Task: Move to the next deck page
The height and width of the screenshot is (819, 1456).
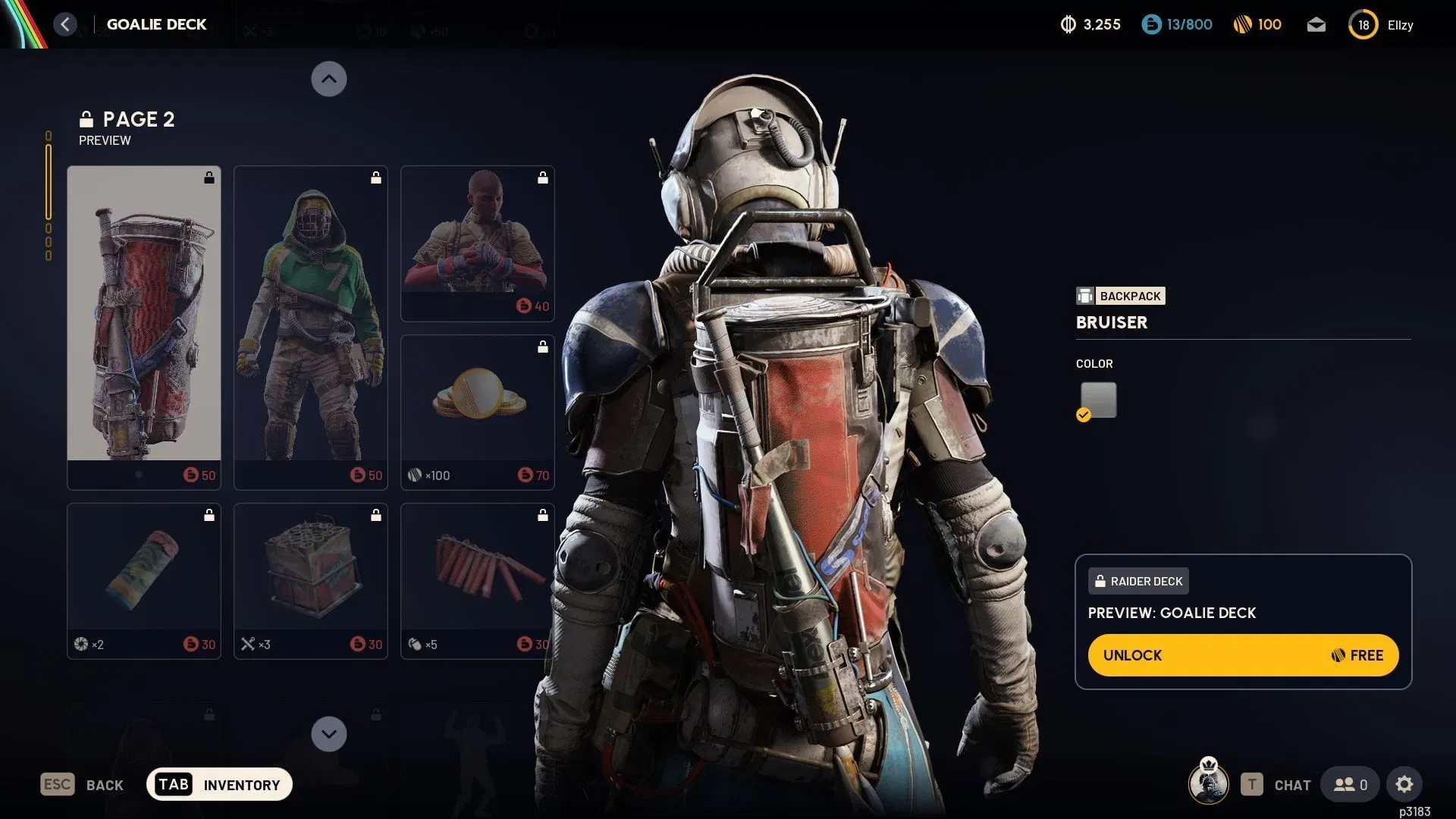Action: pos(329,734)
